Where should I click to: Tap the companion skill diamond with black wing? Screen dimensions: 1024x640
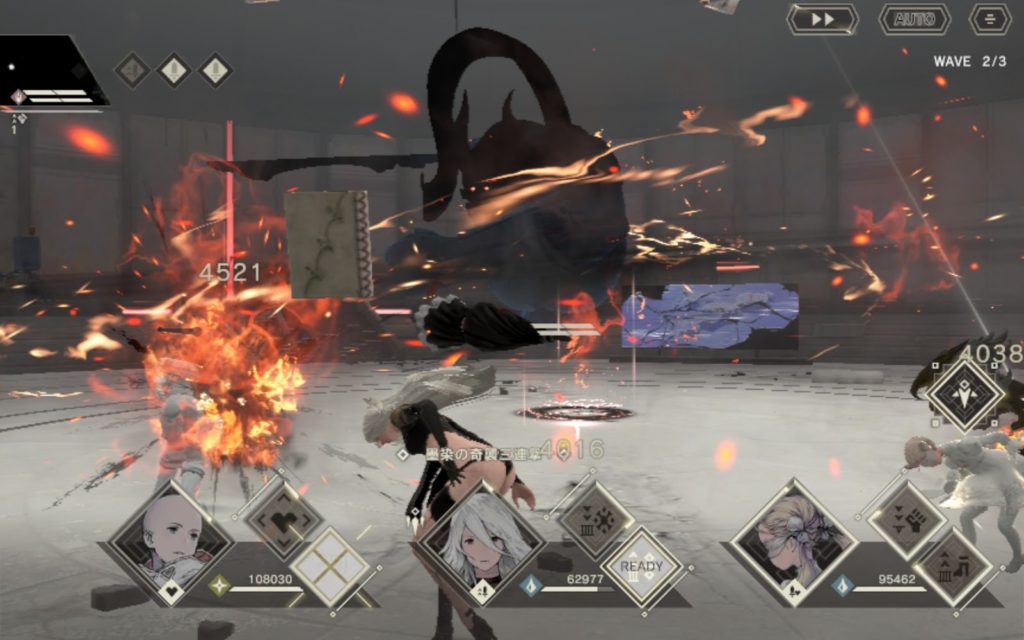(x=965, y=395)
